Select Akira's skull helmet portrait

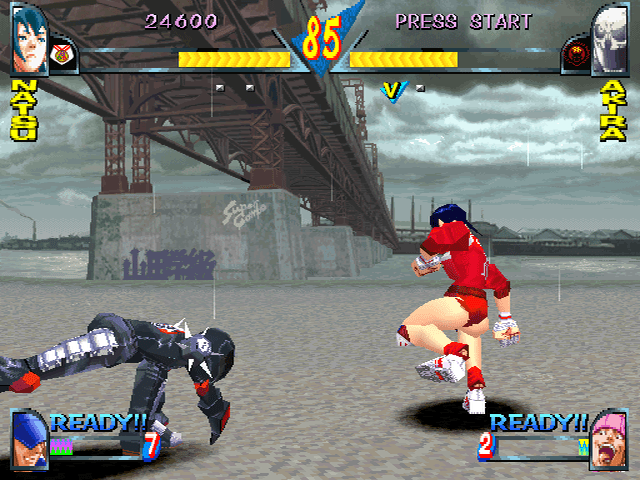point(609,40)
